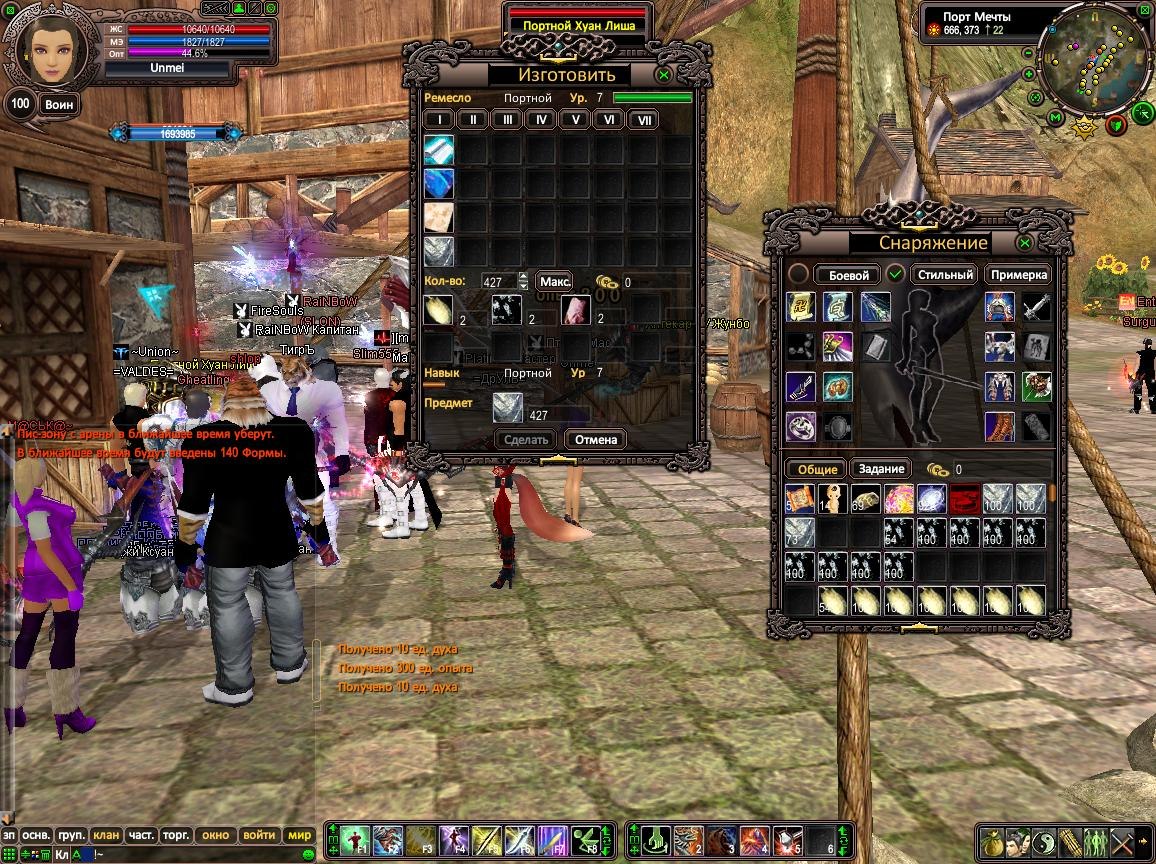Select the мир chat channel tab

299,835
